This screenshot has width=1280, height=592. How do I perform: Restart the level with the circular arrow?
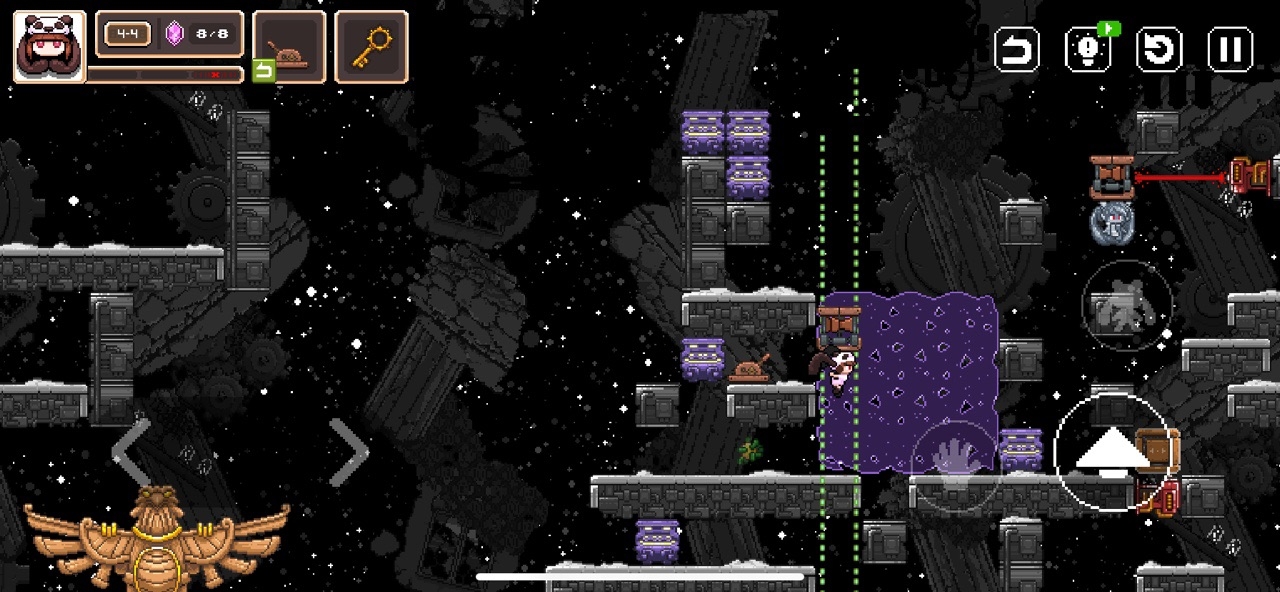(1159, 49)
